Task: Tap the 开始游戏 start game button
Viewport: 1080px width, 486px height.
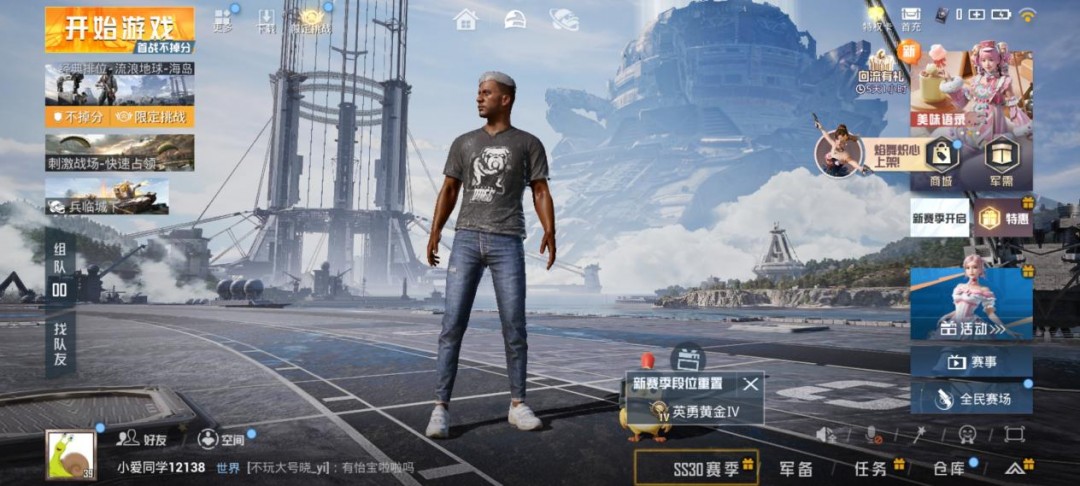Action: coord(118,29)
